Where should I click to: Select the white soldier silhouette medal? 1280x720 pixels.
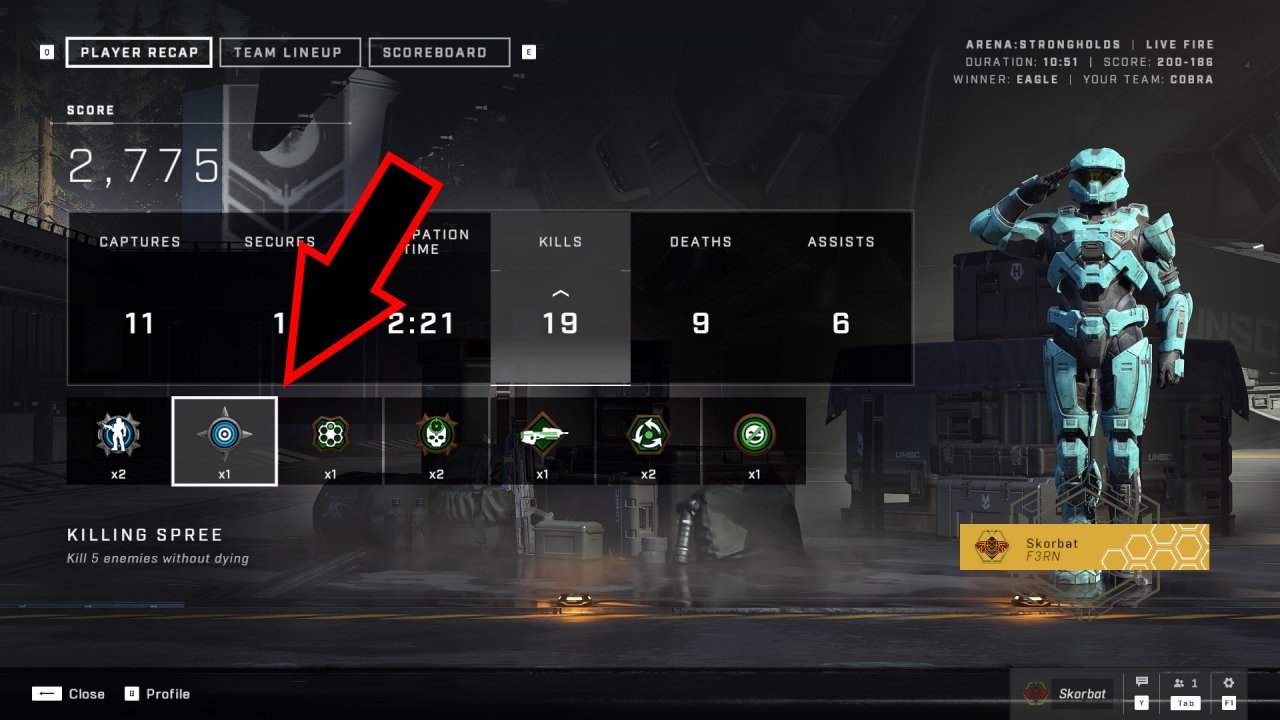[118, 440]
